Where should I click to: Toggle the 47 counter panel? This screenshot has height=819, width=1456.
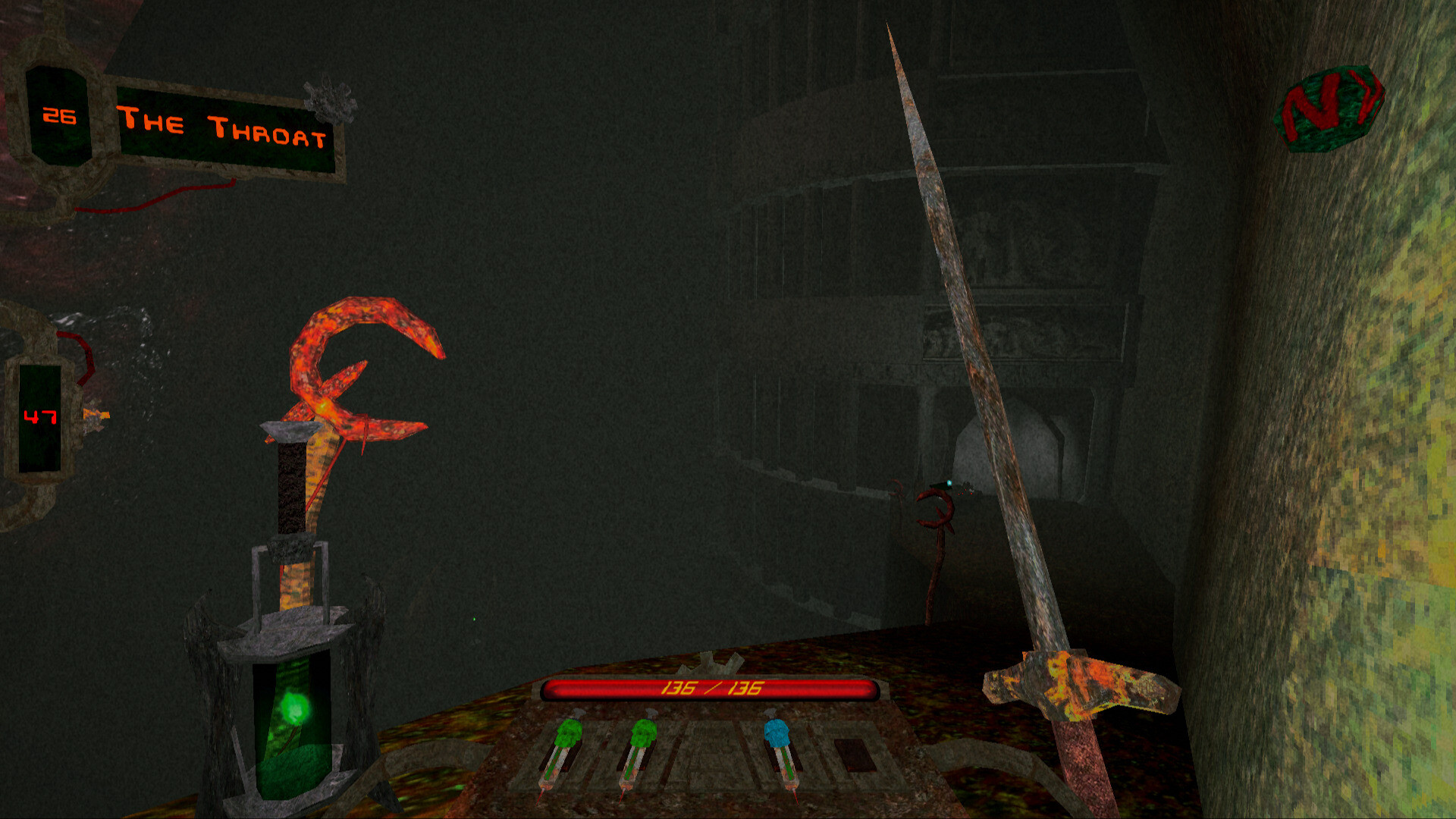tap(42, 417)
